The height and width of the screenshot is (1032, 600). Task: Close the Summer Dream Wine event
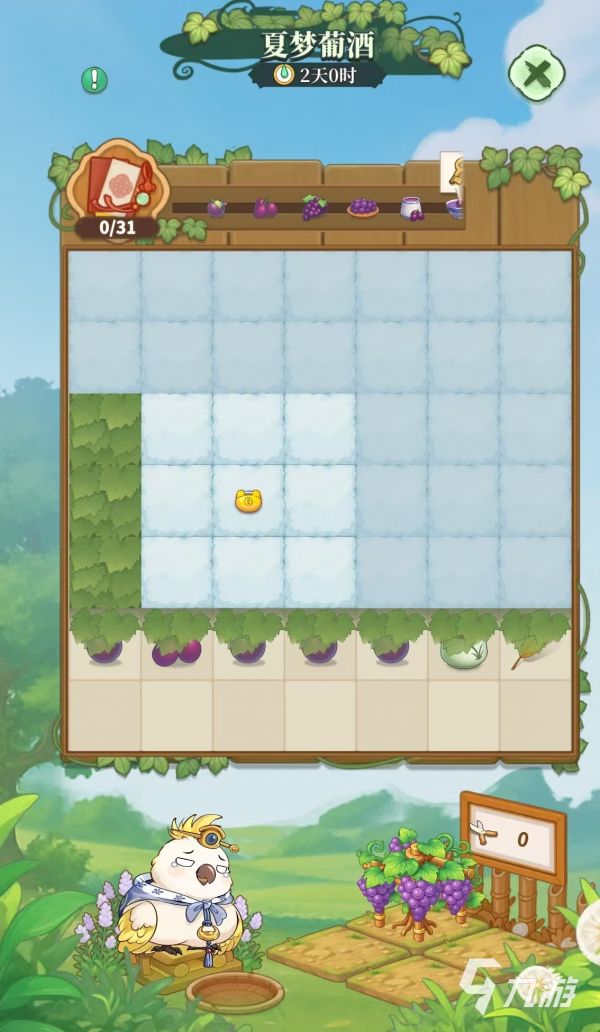[536, 73]
